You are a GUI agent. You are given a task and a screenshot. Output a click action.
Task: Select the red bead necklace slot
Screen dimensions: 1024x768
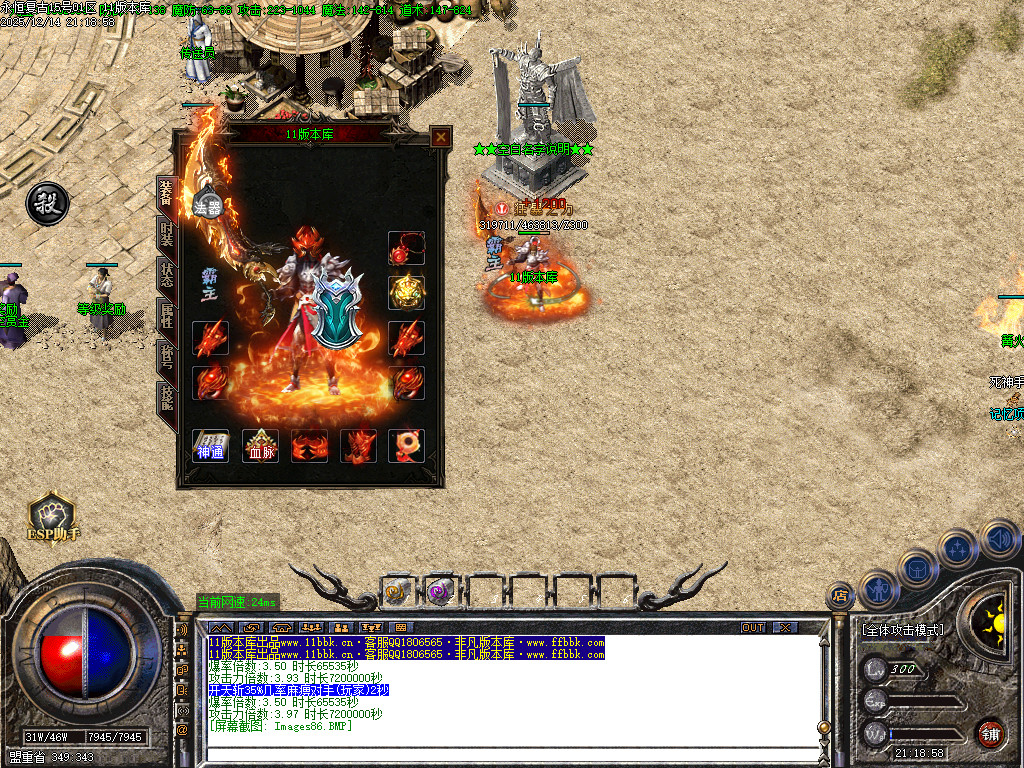point(406,249)
